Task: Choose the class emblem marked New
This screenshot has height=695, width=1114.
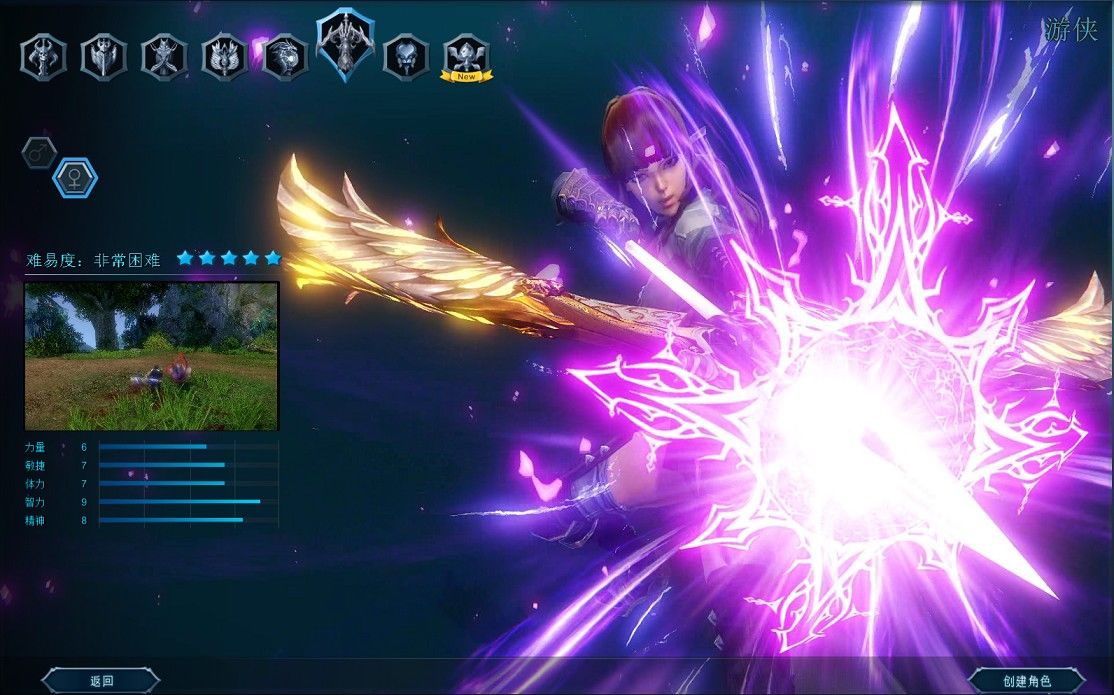Action: (x=466, y=56)
